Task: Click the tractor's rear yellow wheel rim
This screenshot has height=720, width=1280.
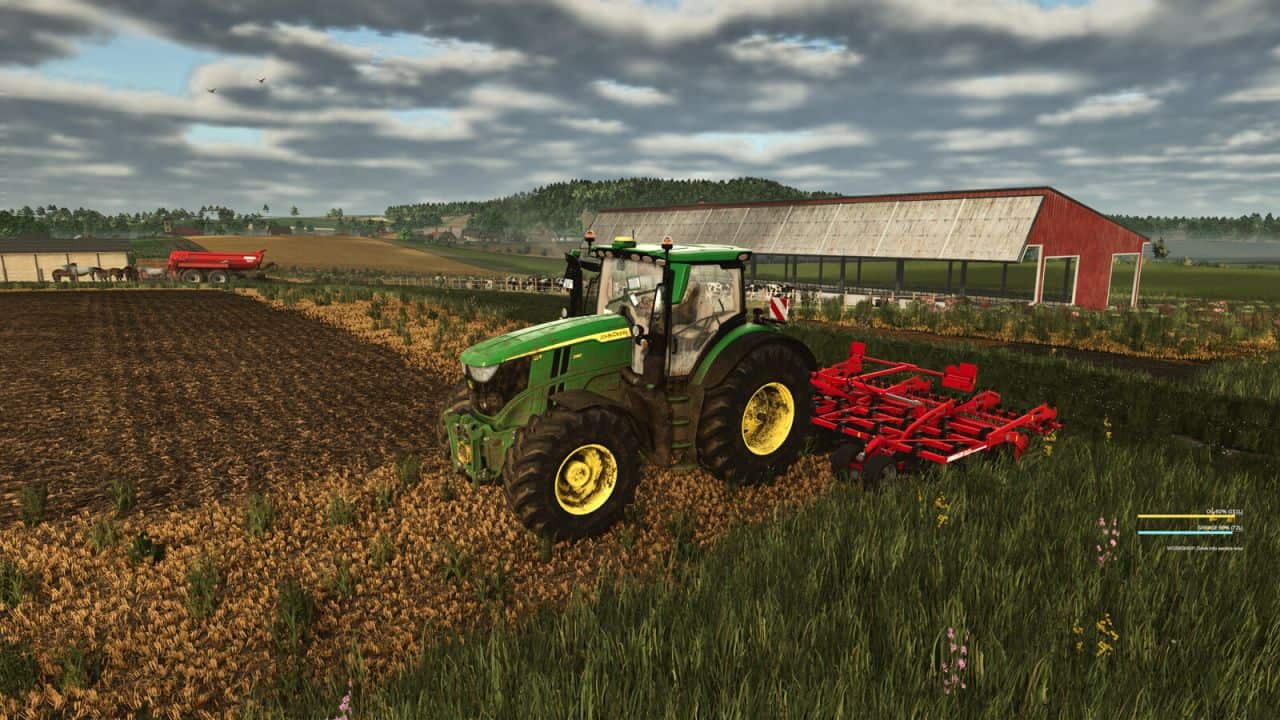Action: tap(766, 418)
